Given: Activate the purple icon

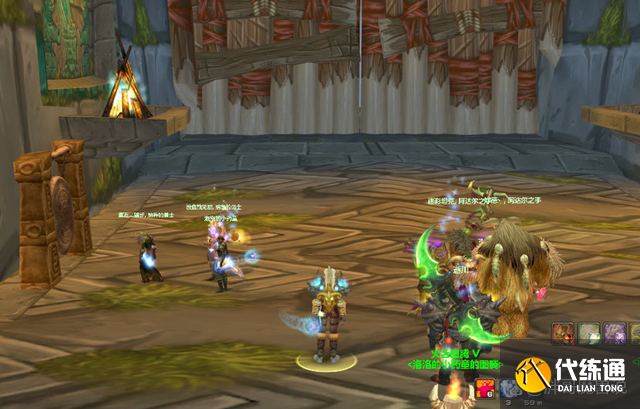Looking at the screenshot, I should [x=614, y=334].
